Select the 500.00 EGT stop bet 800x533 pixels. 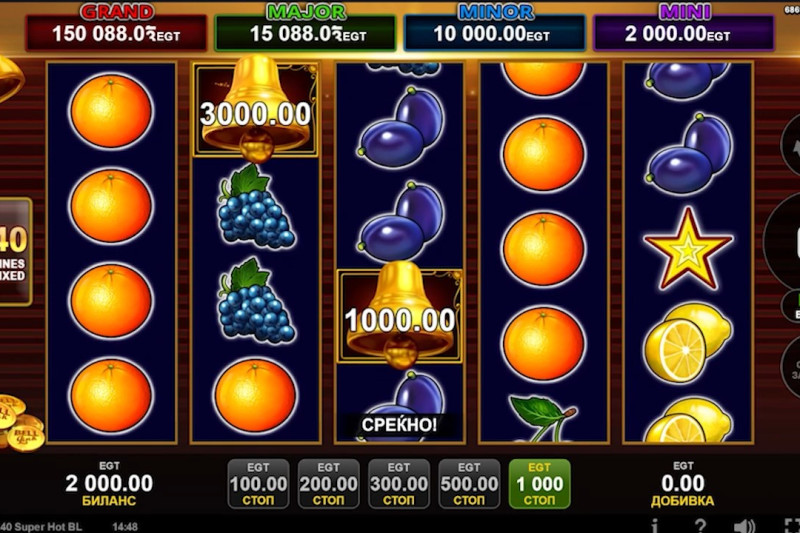[469, 484]
